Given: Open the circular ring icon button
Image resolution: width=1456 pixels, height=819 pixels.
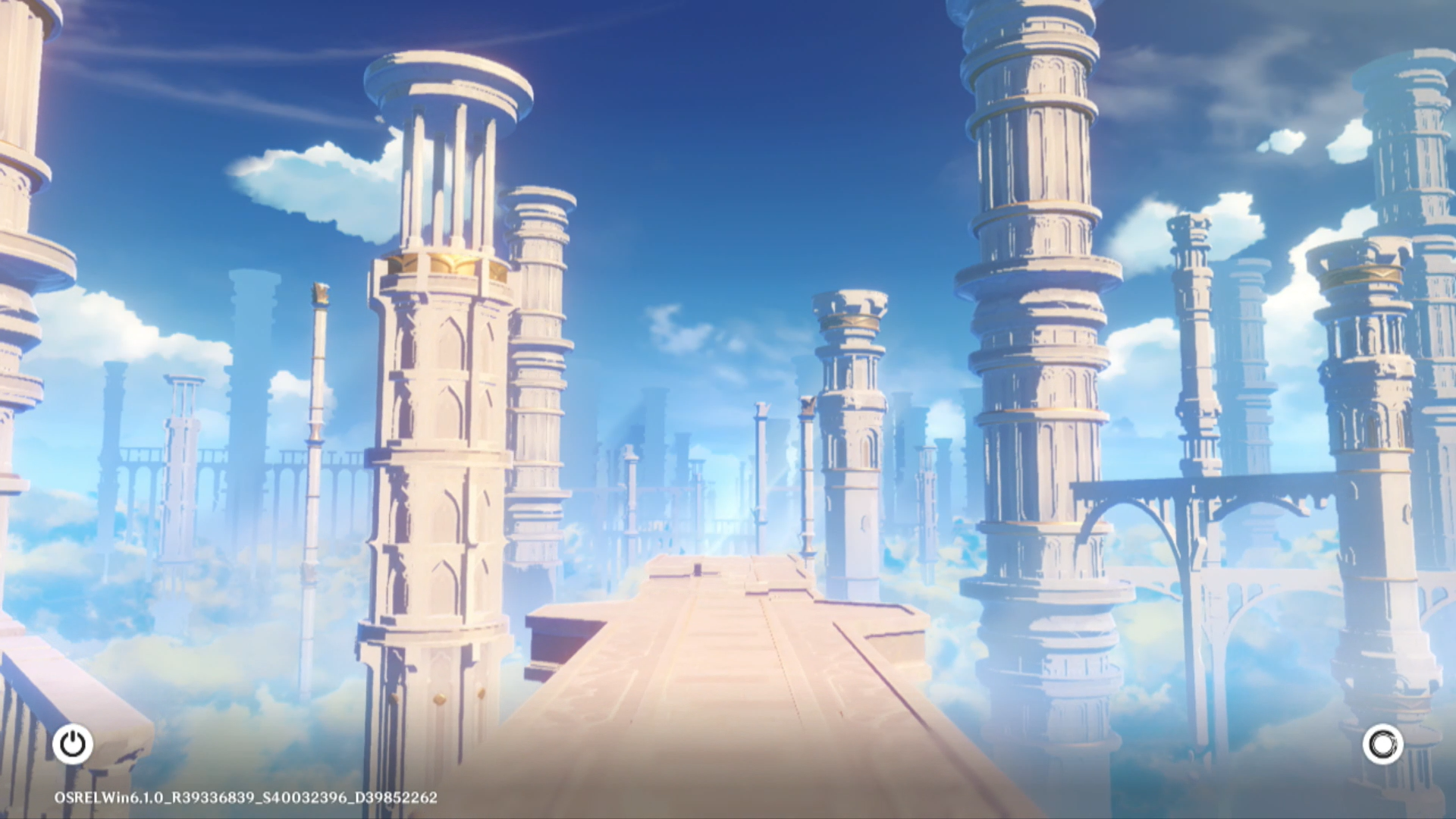Looking at the screenshot, I should [x=1382, y=744].
